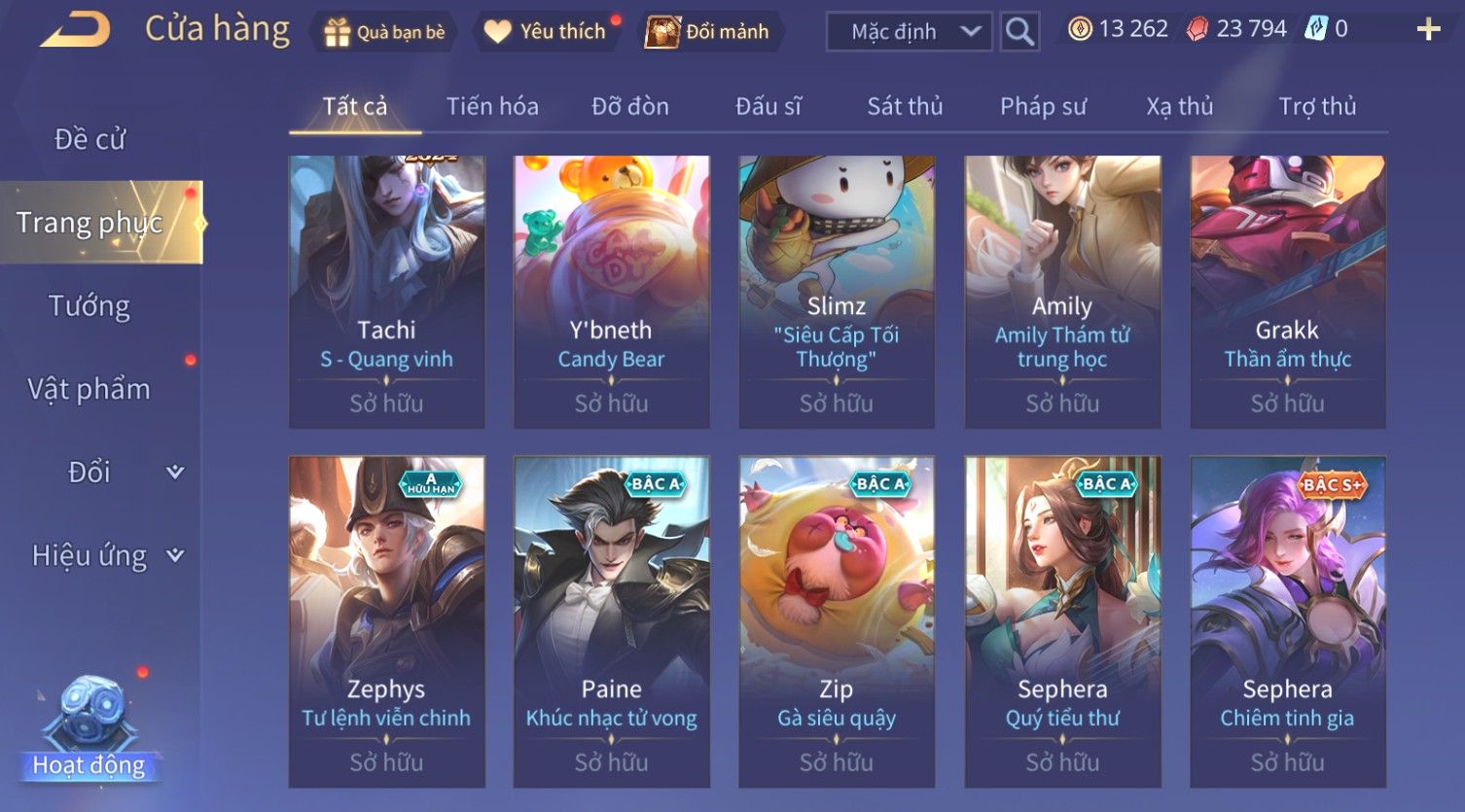Open the Tướng sidebar menu

89,306
